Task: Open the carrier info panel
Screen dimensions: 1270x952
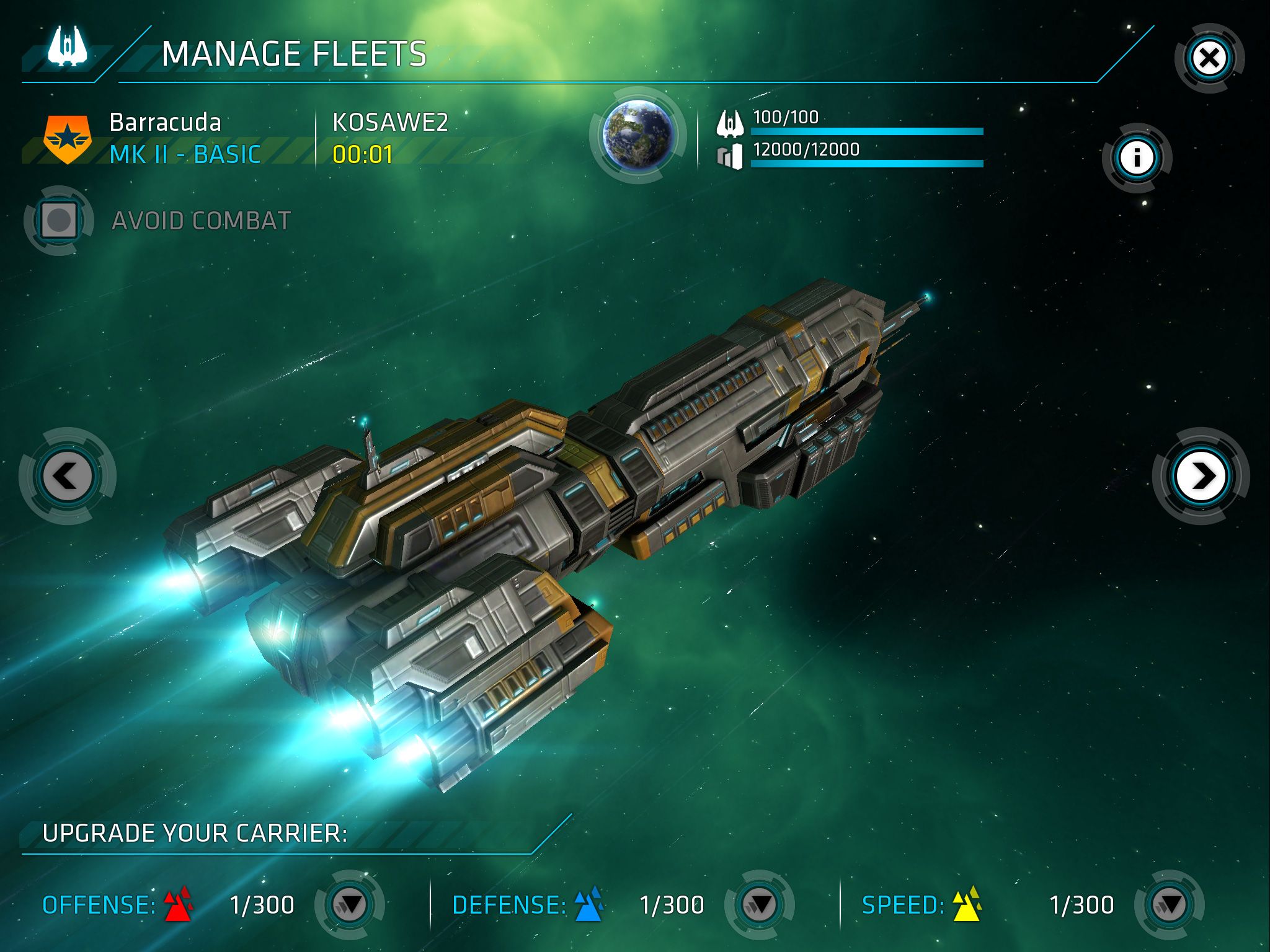Action: point(1137,157)
